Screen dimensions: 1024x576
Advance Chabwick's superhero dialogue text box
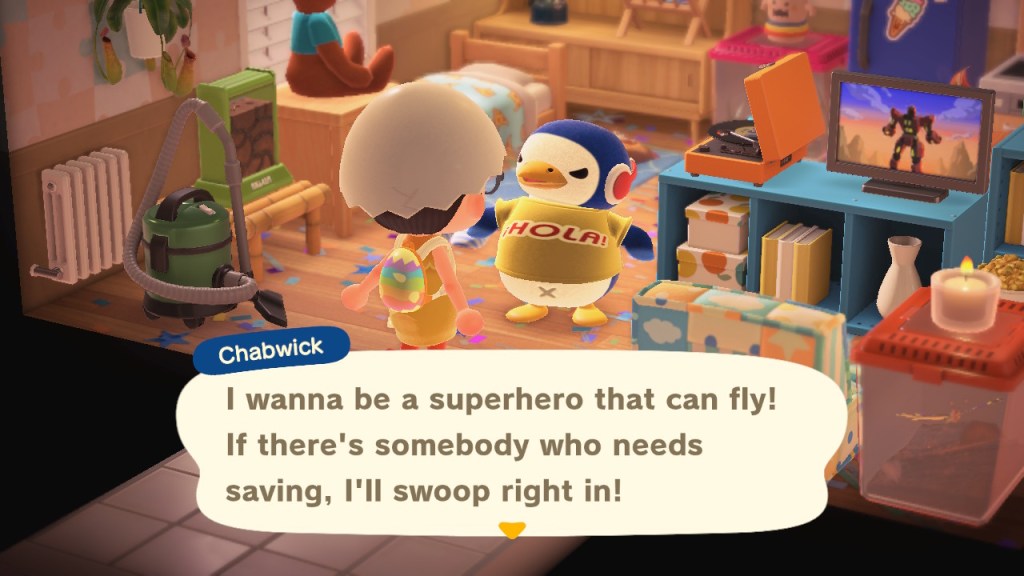pyautogui.click(x=500, y=446)
